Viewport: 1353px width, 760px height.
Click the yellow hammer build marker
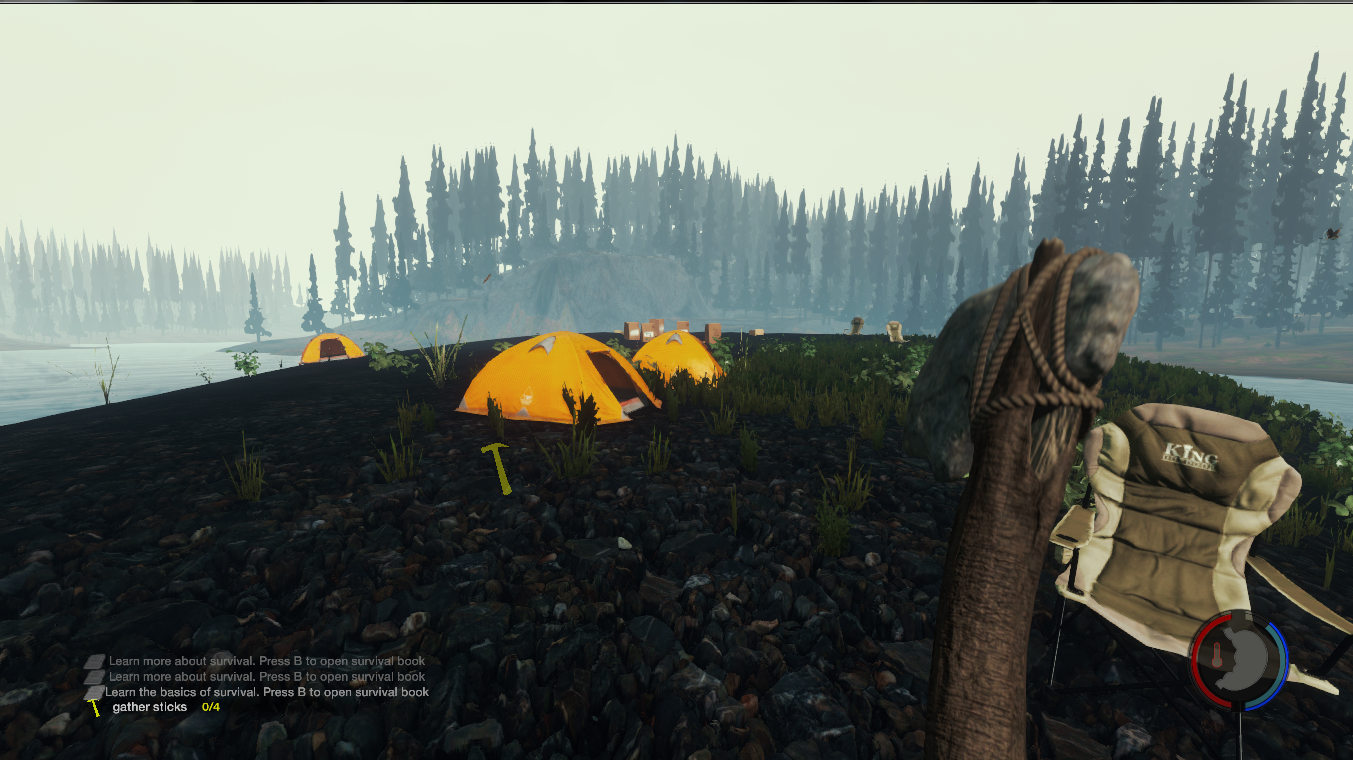[x=497, y=467]
